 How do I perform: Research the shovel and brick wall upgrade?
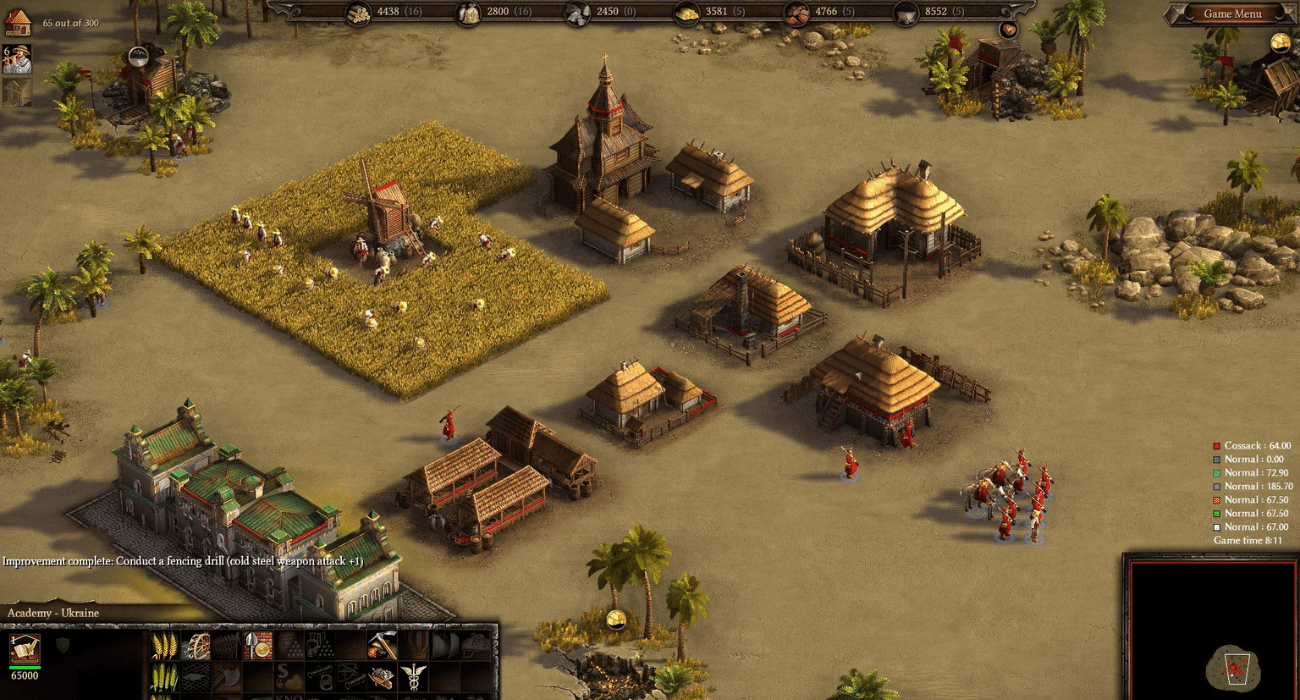(257, 645)
